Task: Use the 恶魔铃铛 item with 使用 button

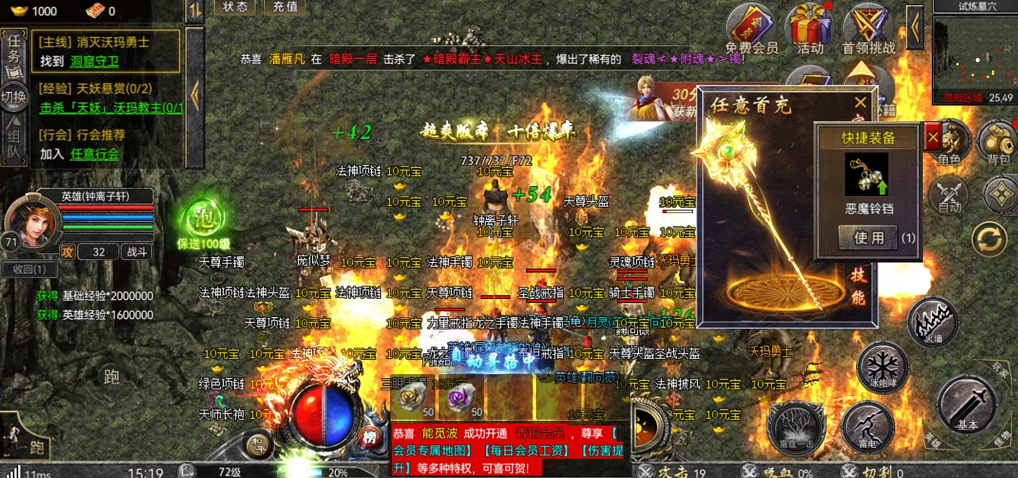Action: [x=868, y=238]
